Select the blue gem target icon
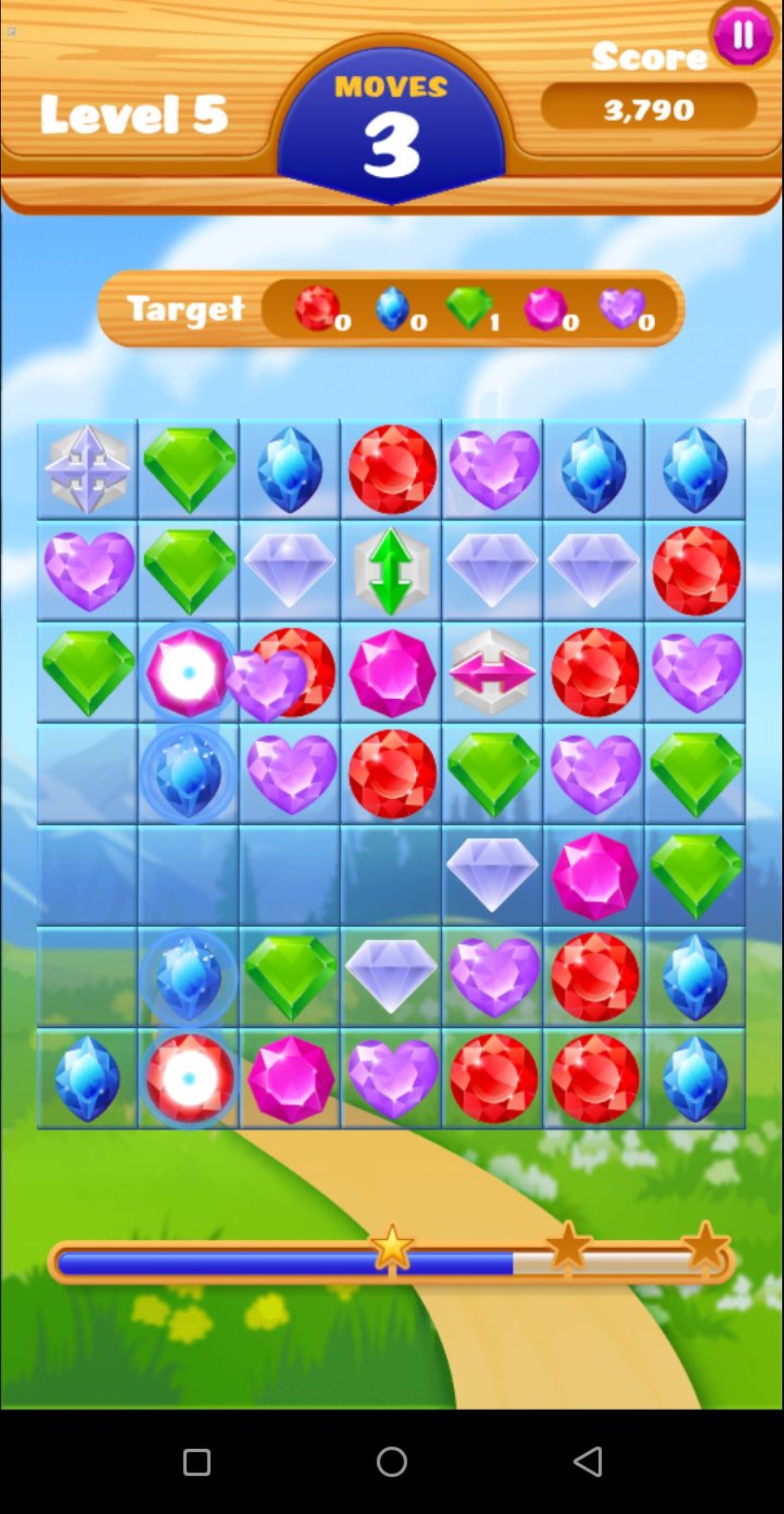Image resolution: width=784 pixels, height=1514 pixels. (393, 308)
